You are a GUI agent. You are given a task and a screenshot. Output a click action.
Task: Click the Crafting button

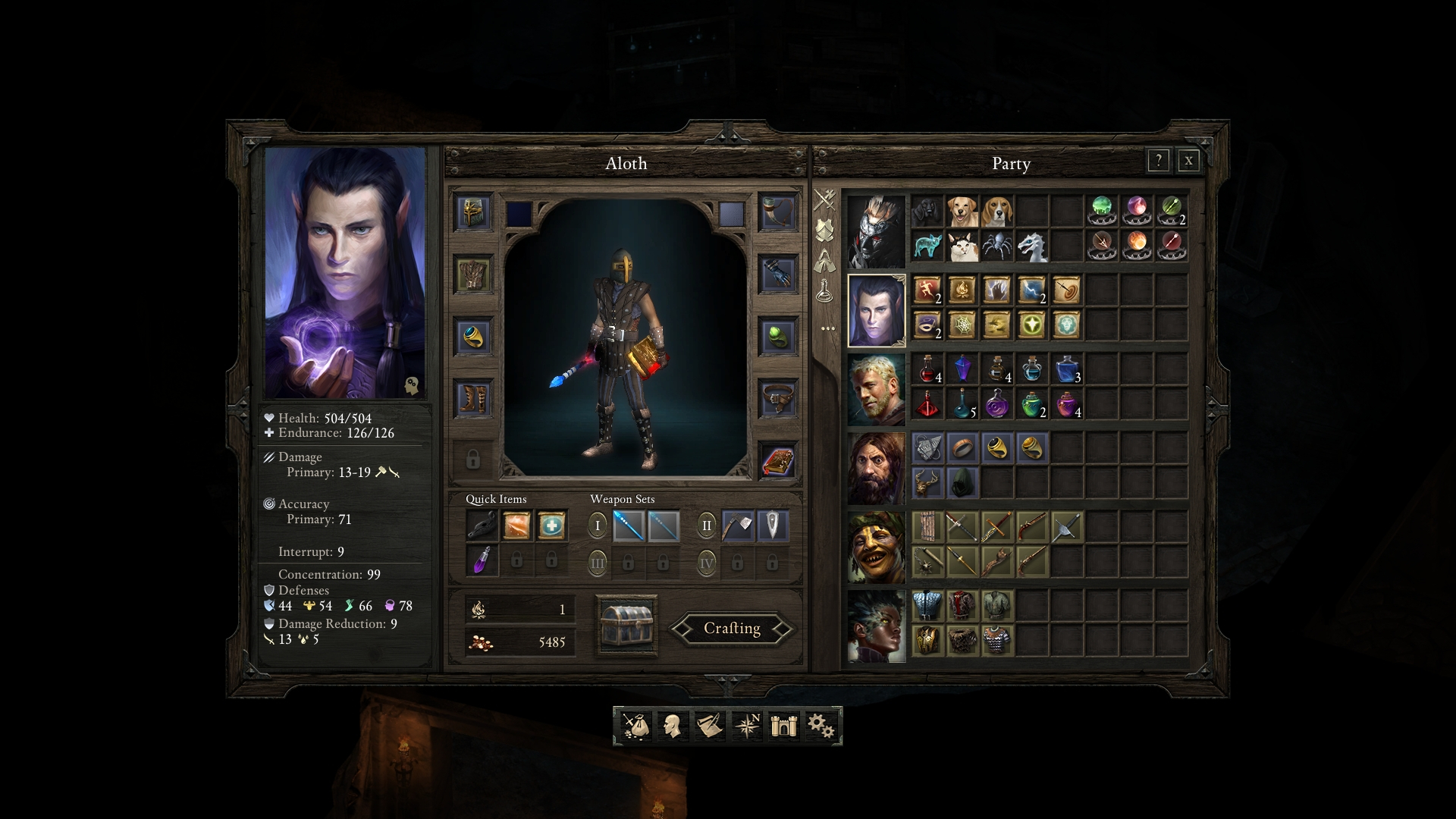click(730, 629)
